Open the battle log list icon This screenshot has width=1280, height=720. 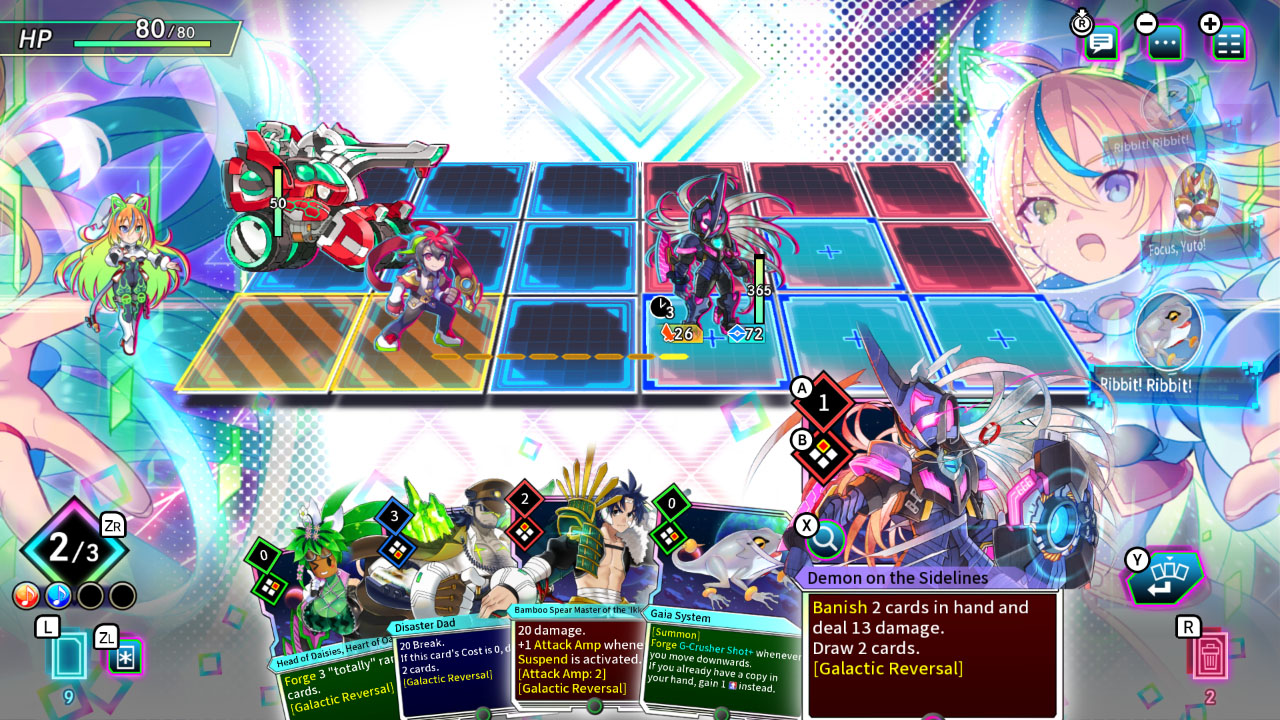click(1227, 44)
